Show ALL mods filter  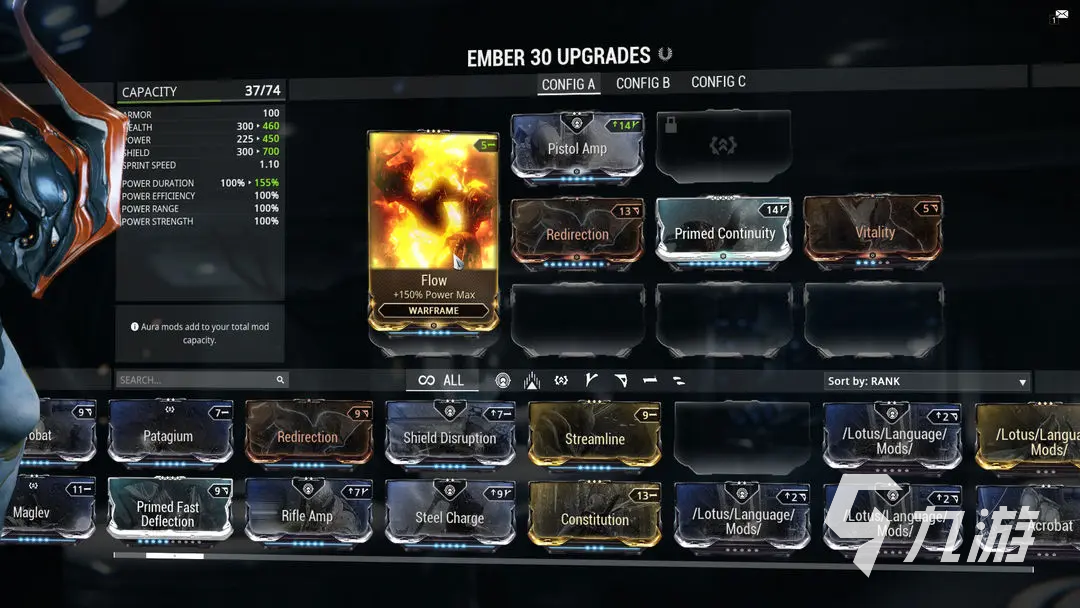click(x=441, y=380)
